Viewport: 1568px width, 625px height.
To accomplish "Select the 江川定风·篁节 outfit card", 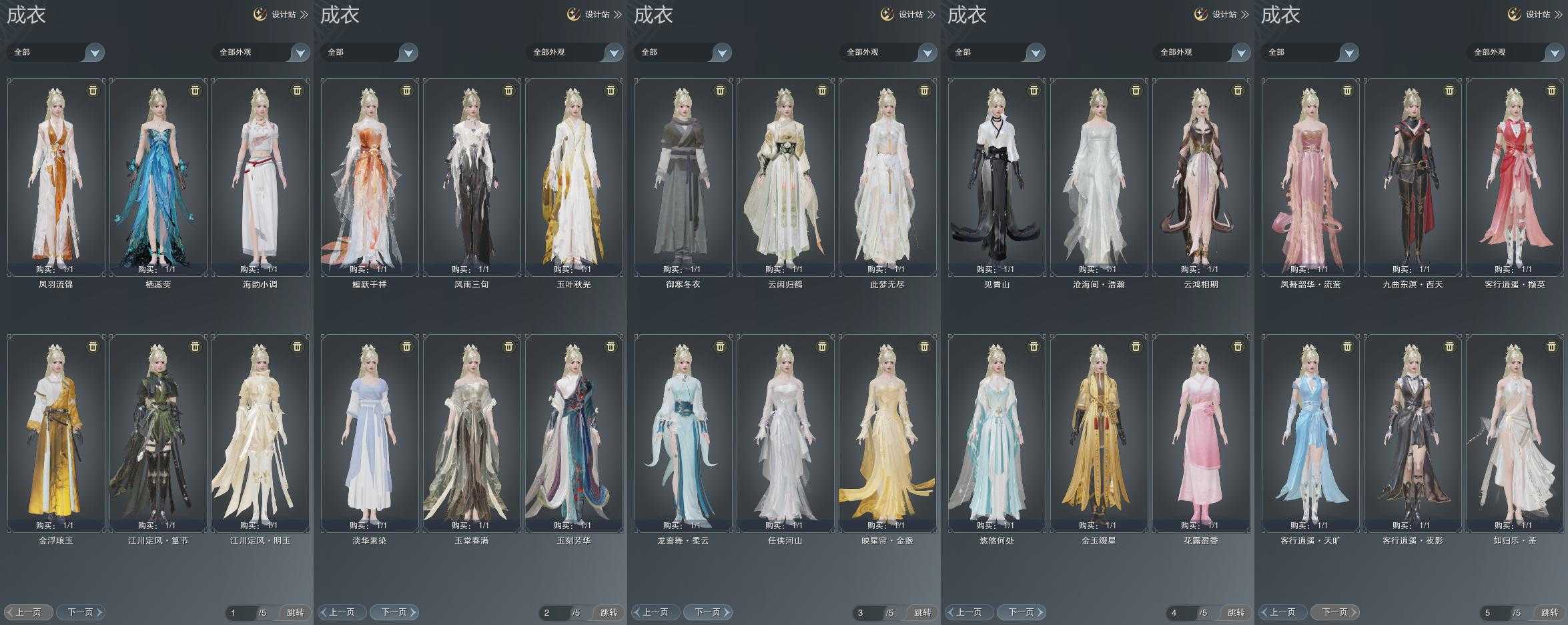I will (x=158, y=433).
